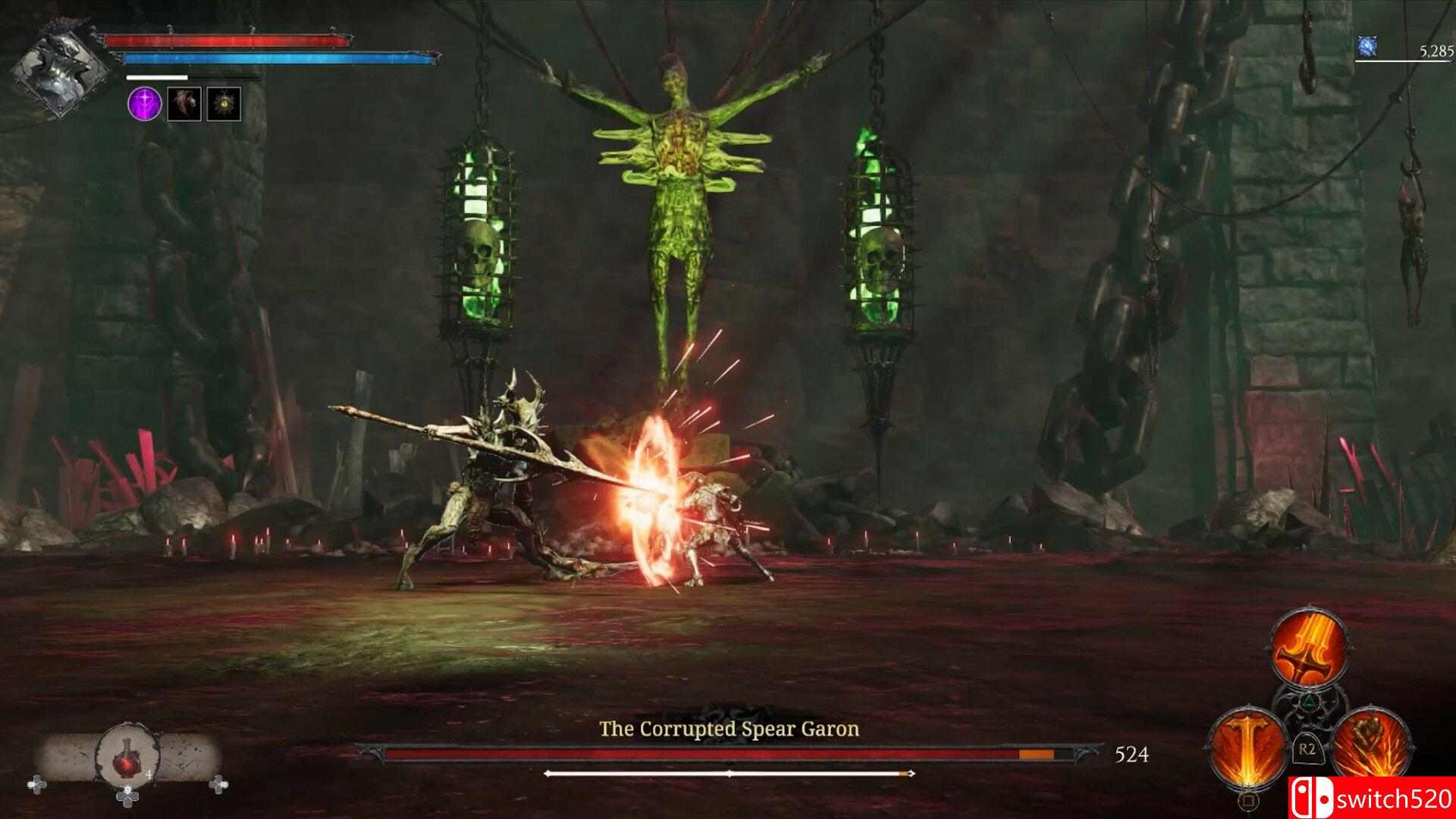
Task: Inspect the golden spiked orb status icon
Action: (224, 104)
